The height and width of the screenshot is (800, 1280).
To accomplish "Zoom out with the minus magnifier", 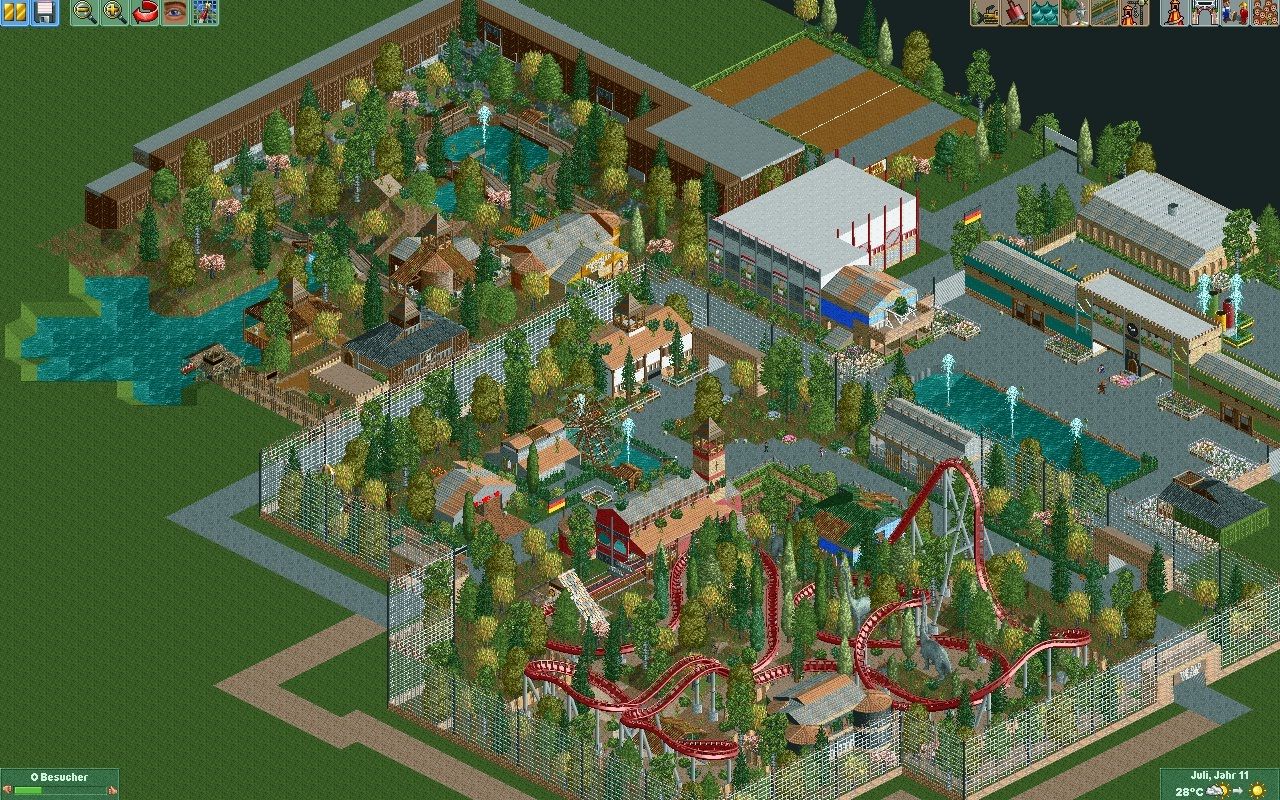I will (x=85, y=13).
